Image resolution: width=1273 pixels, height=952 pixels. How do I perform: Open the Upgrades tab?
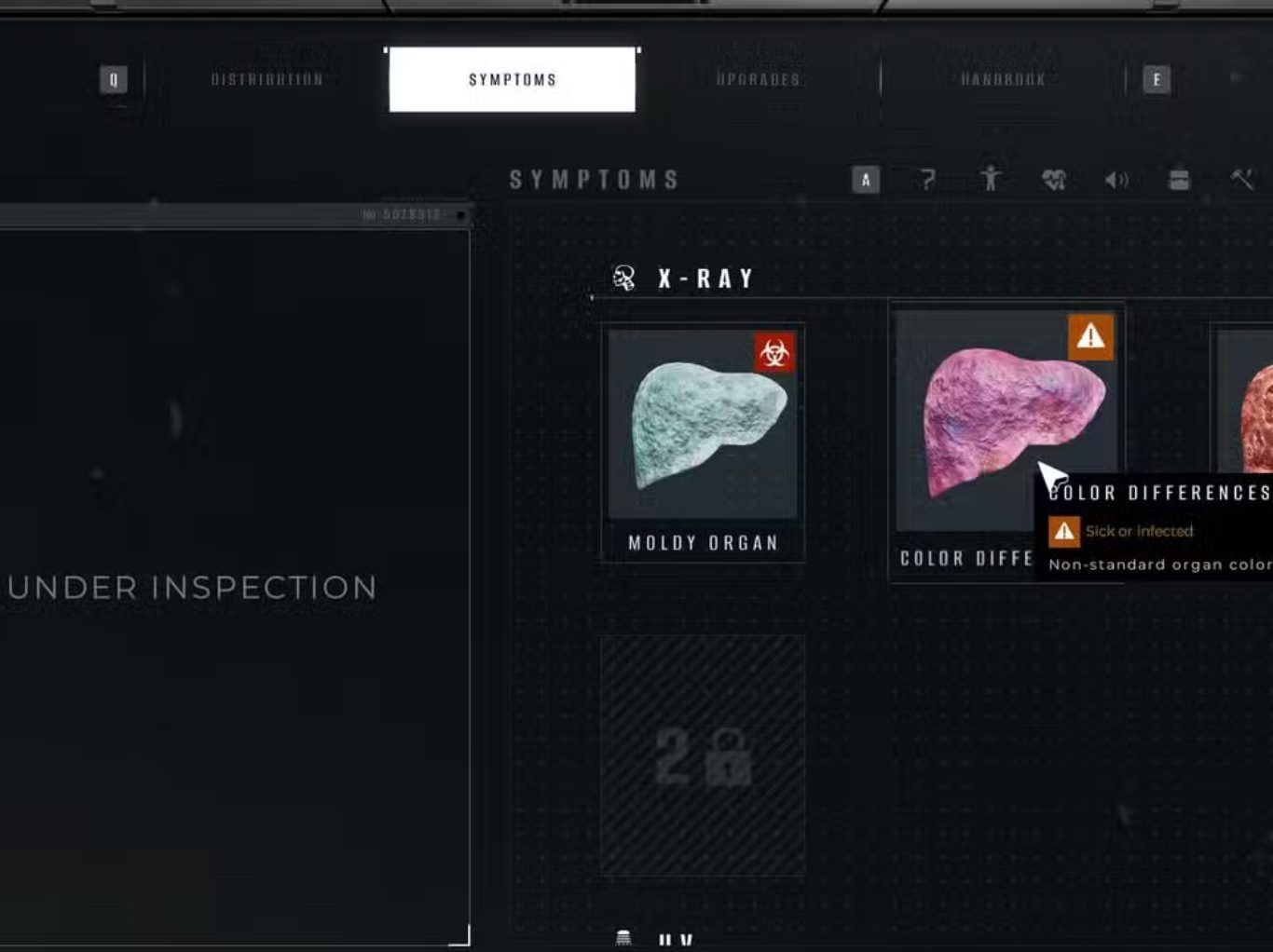pos(758,80)
